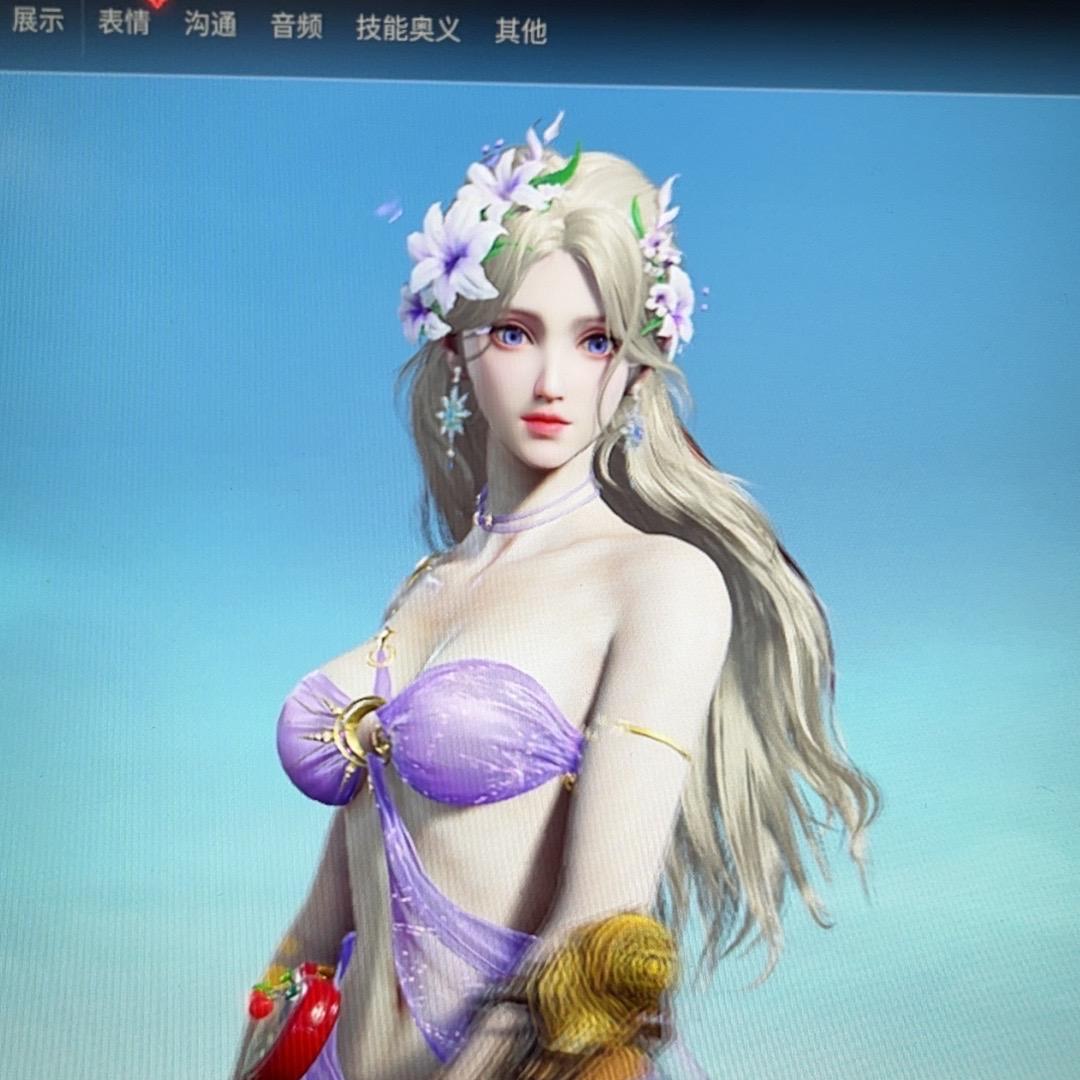Image resolution: width=1080 pixels, height=1080 pixels.
Task: Select the 沟通 tab
Action: (x=210, y=24)
